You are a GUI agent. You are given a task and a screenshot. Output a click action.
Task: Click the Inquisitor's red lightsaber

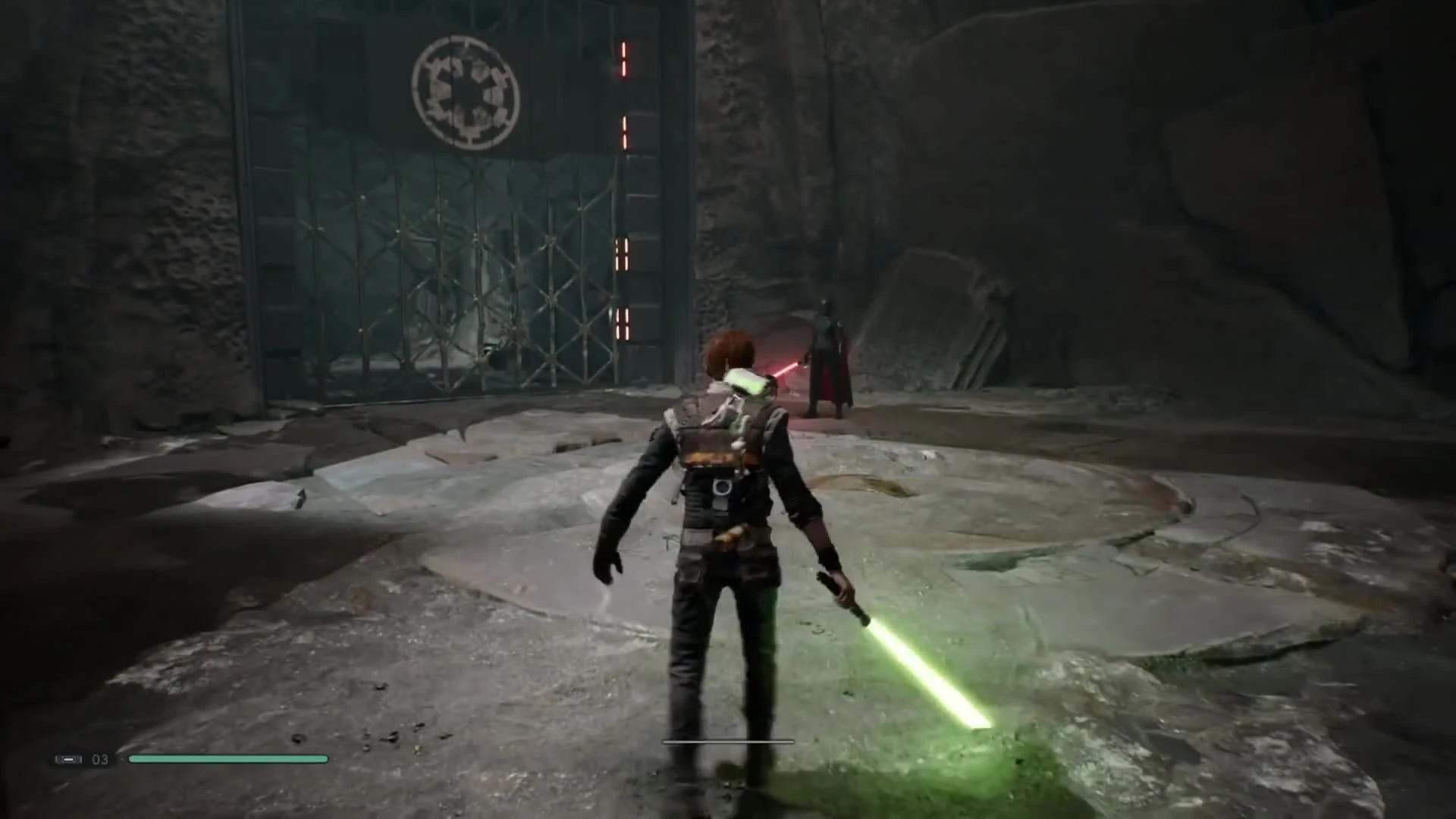(x=785, y=369)
